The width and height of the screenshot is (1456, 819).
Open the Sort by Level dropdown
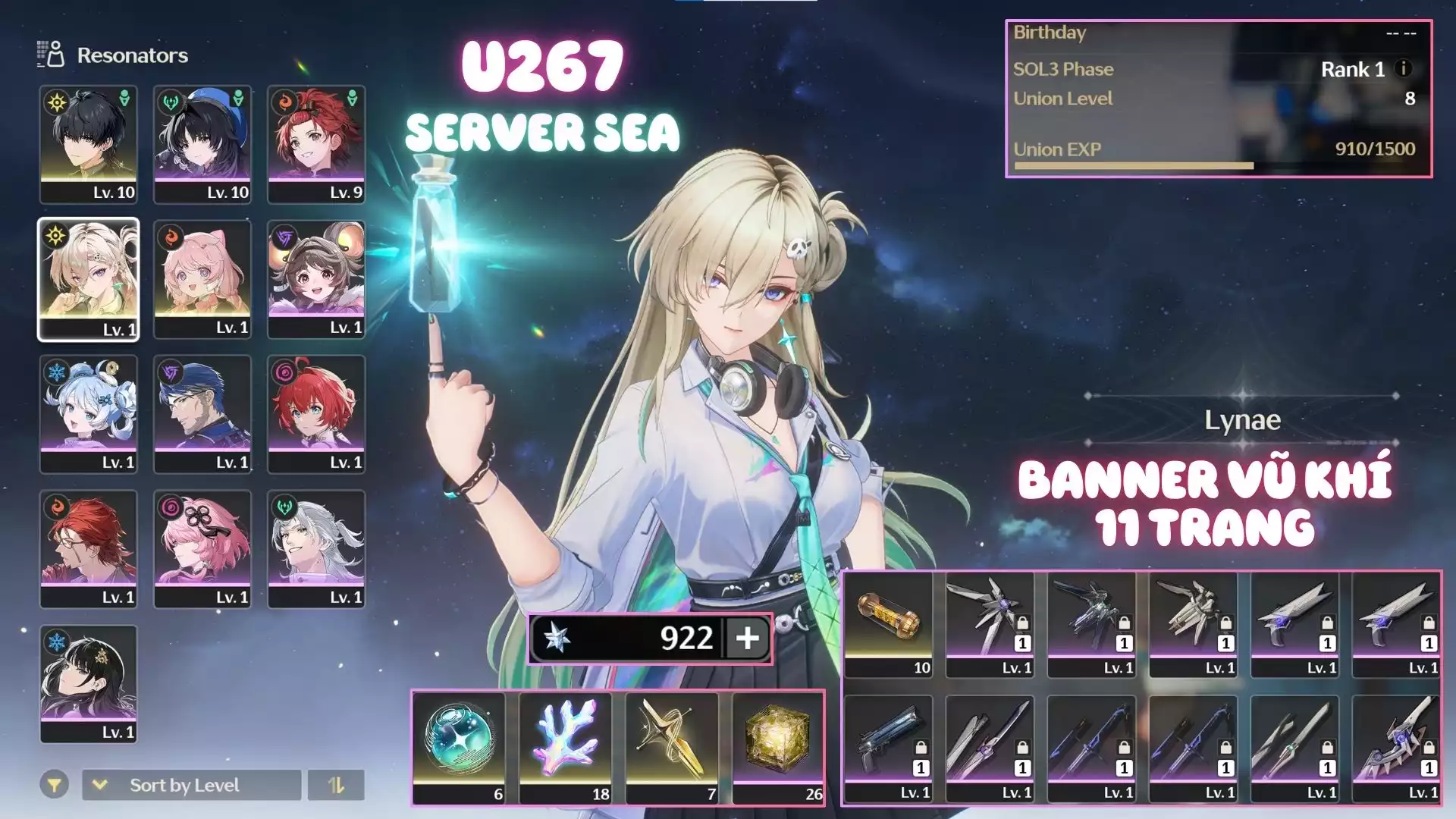191,785
